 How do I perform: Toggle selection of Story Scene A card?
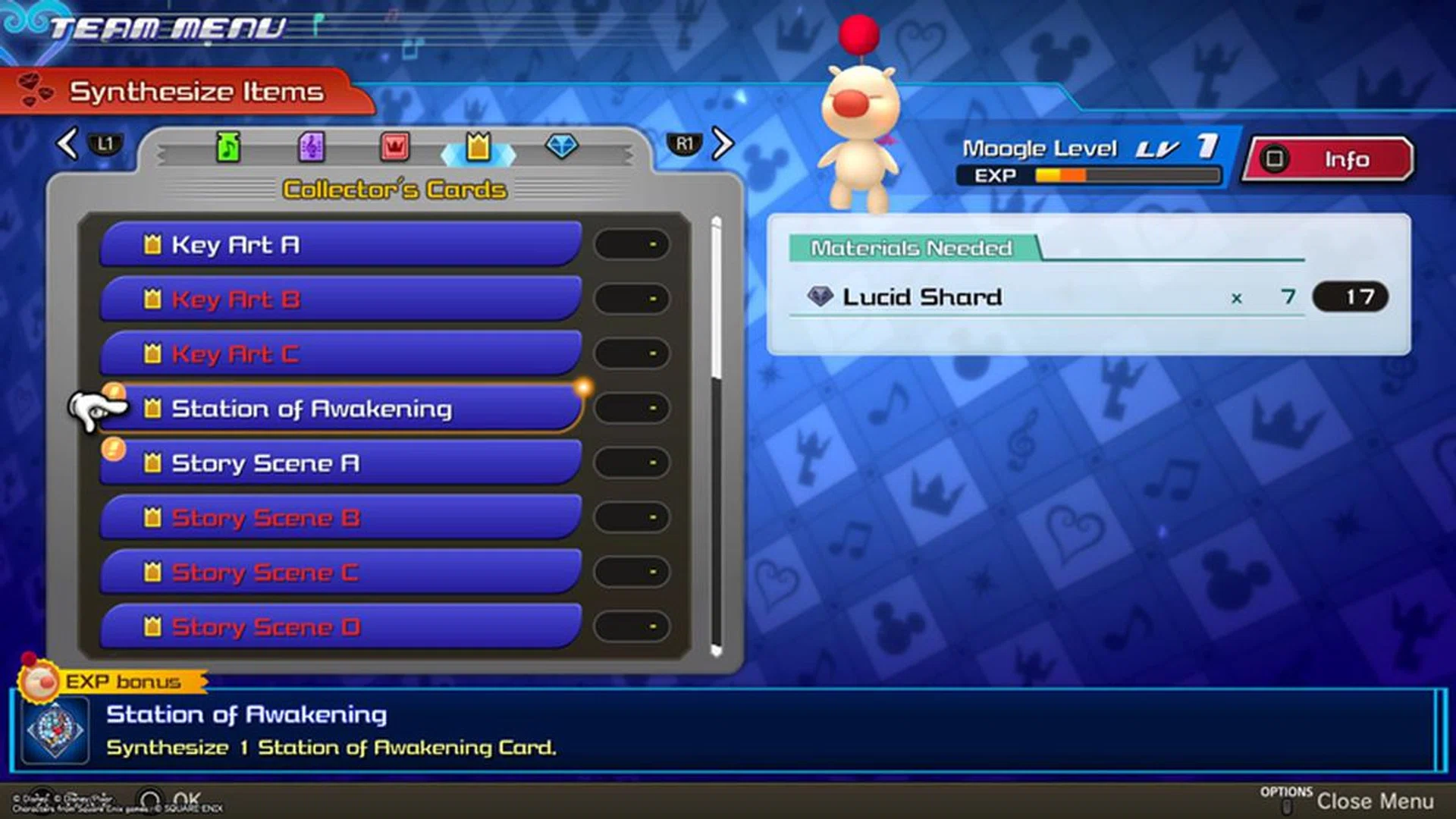[339, 463]
